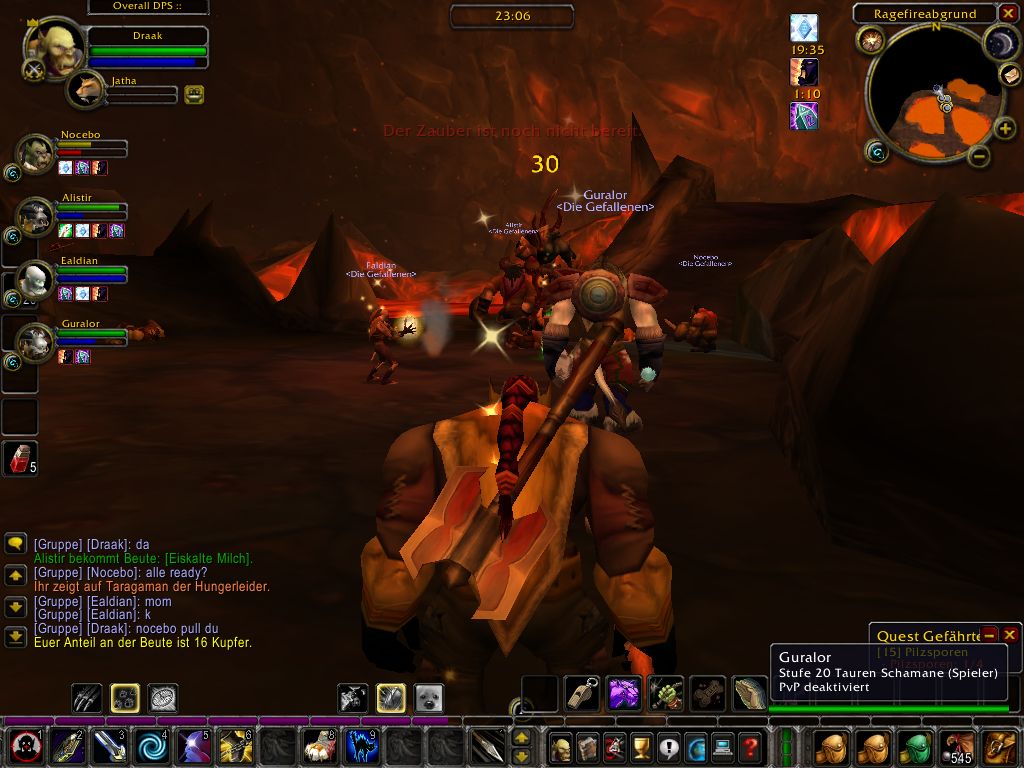Open the mail envelope icon near minimap
Screen dimensions: 1024x768
coord(1009,74)
